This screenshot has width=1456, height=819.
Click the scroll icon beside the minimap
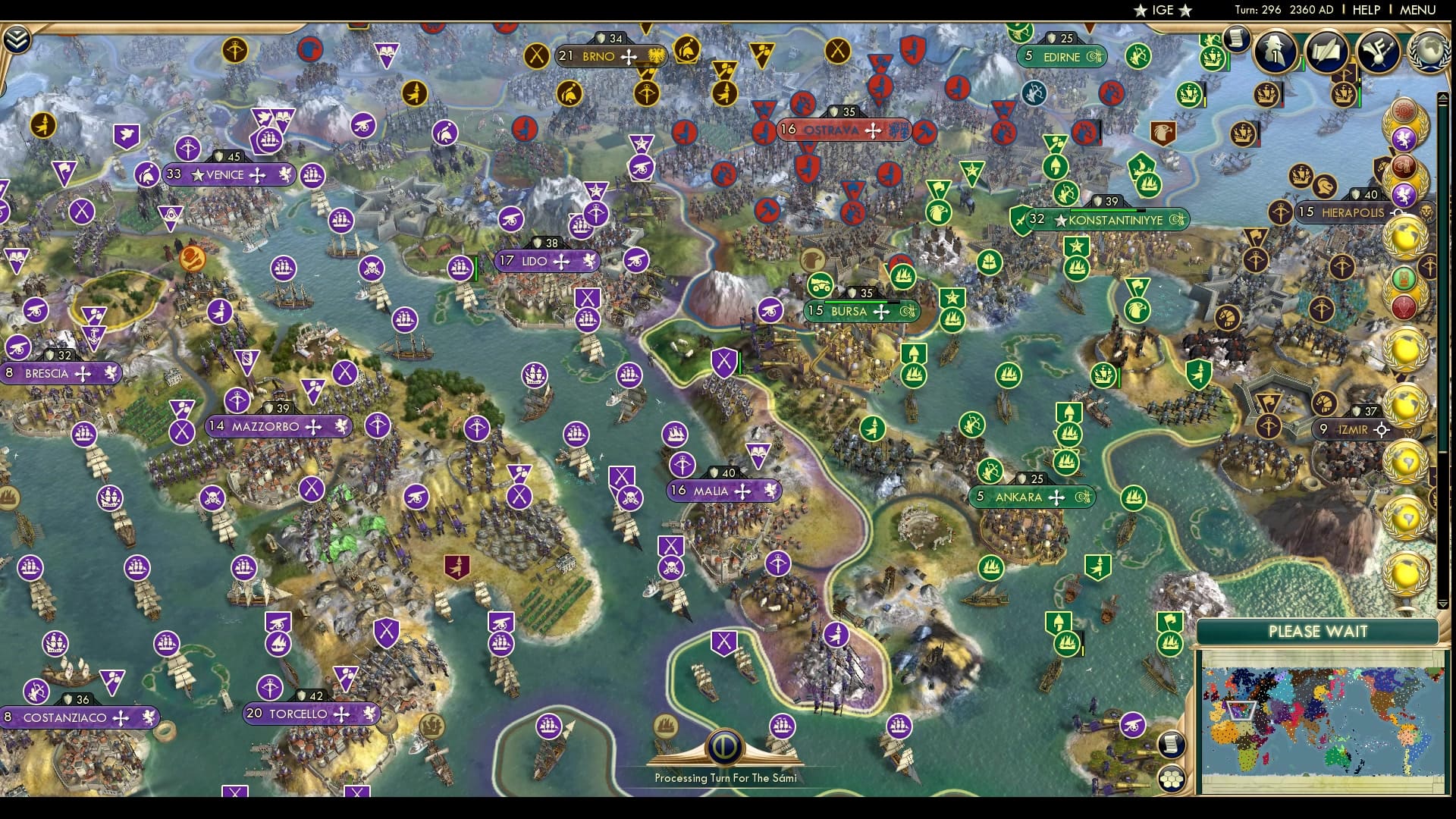tap(1172, 745)
